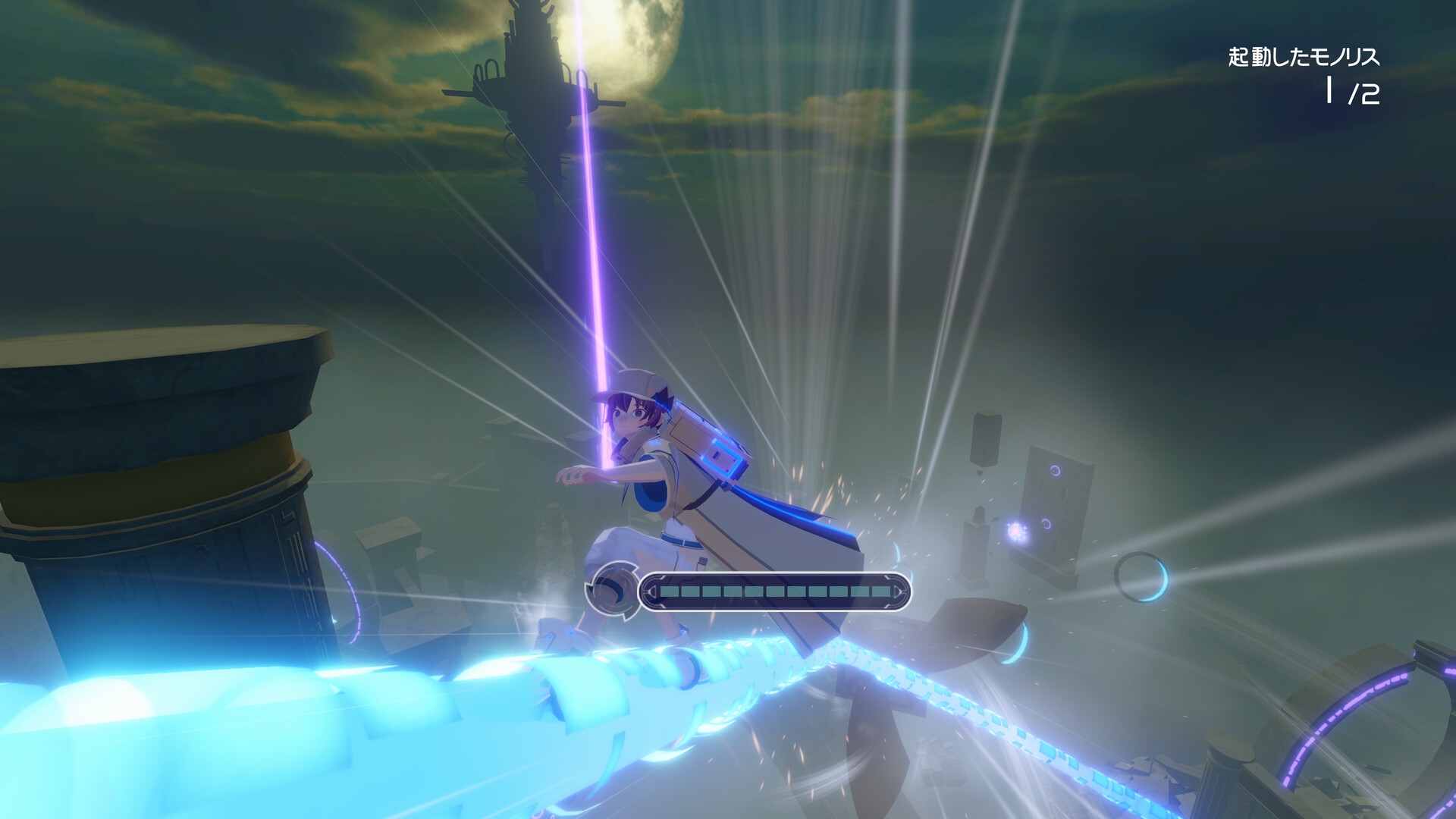Click the upper purple circle emblem on the monolith

1055,469
